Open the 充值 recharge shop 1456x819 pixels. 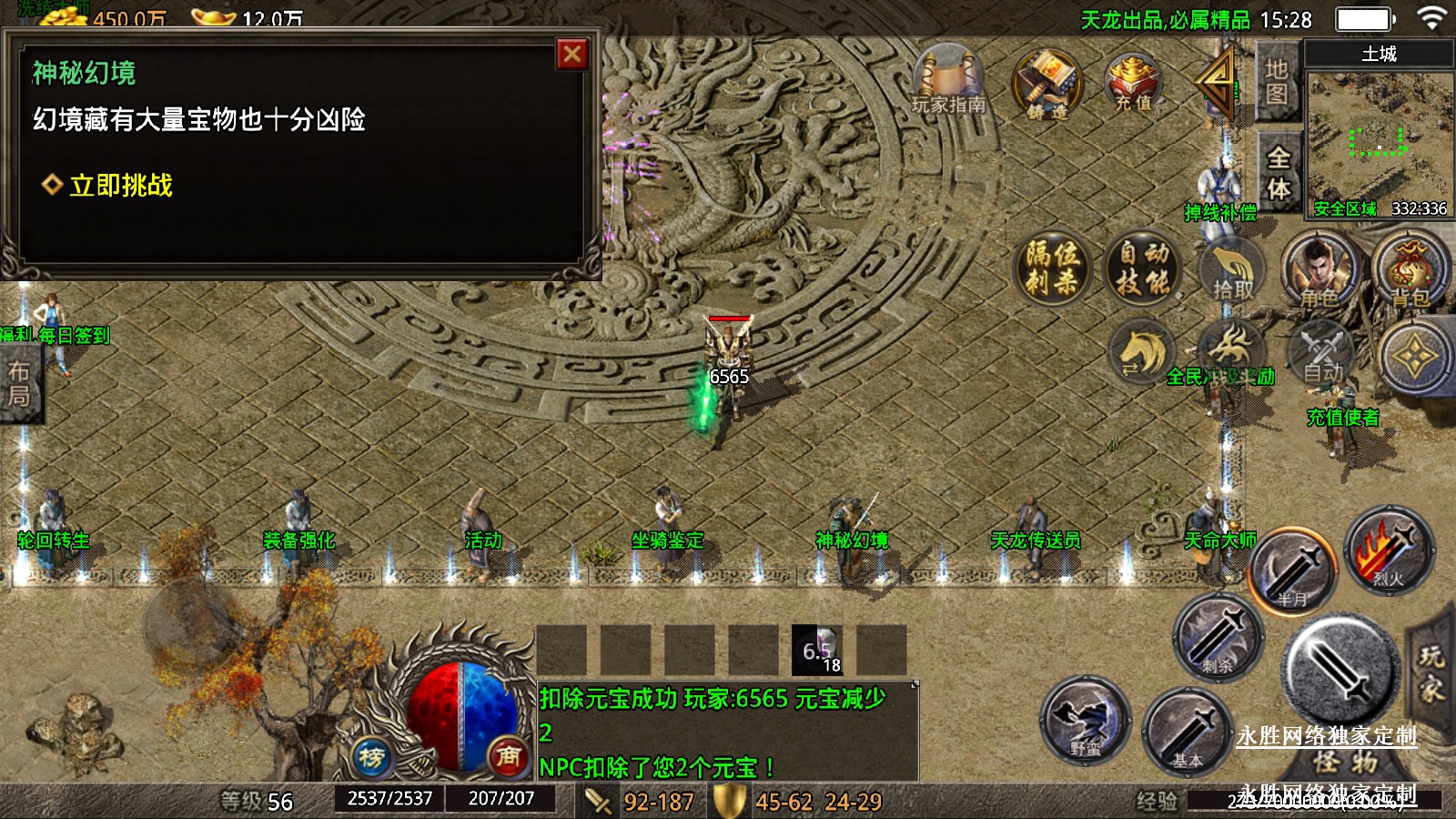(1133, 82)
